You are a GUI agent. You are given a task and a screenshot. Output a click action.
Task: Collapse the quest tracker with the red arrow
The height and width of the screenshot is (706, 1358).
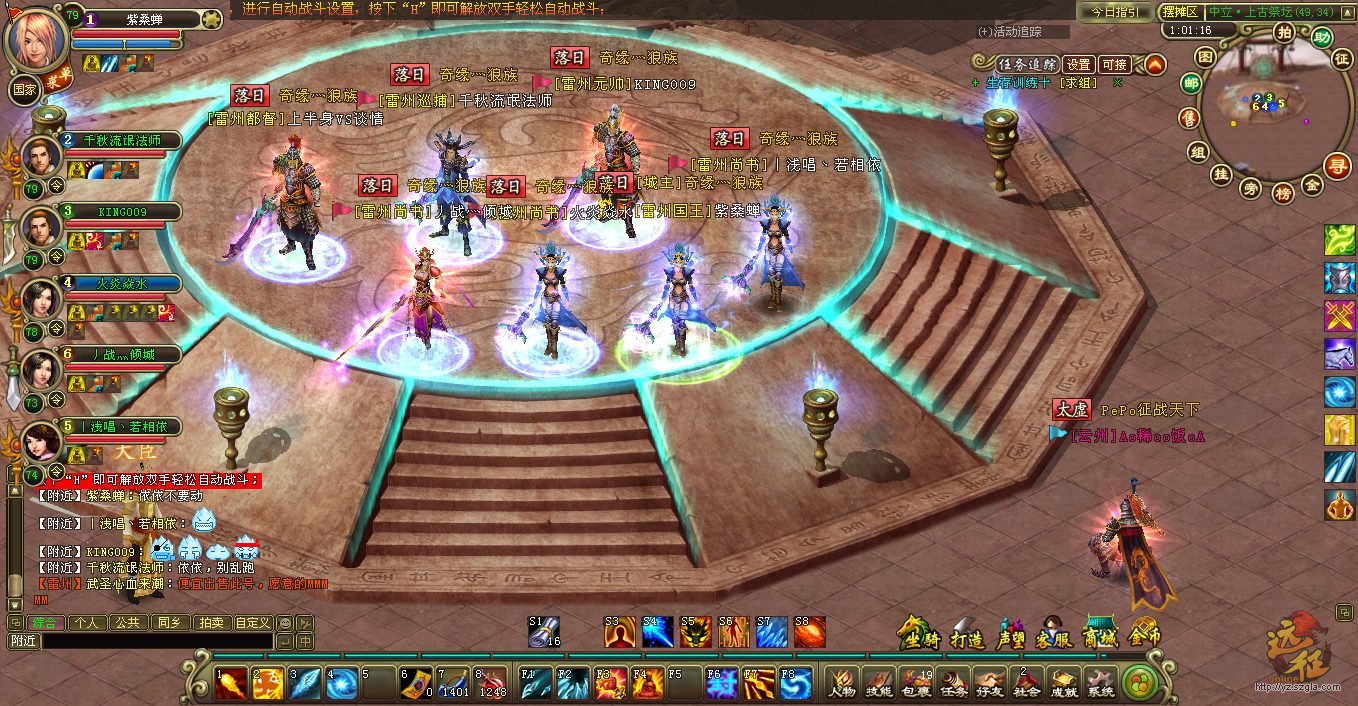pos(1155,65)
